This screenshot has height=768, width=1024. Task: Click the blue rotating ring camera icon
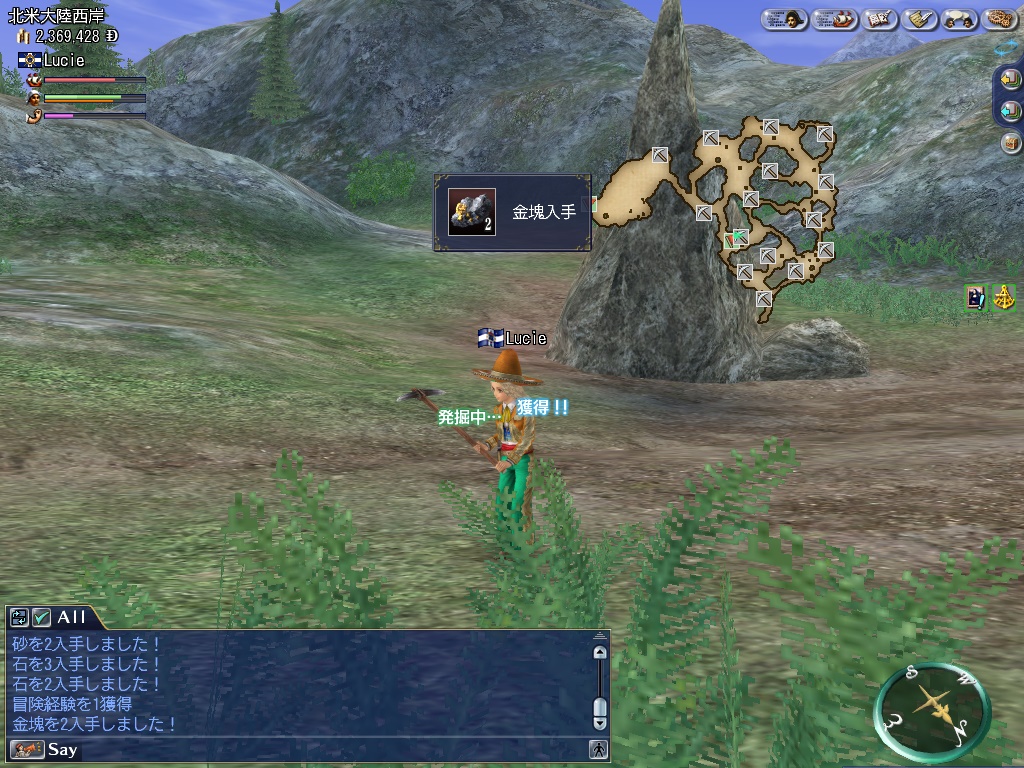click(1007, 47)
